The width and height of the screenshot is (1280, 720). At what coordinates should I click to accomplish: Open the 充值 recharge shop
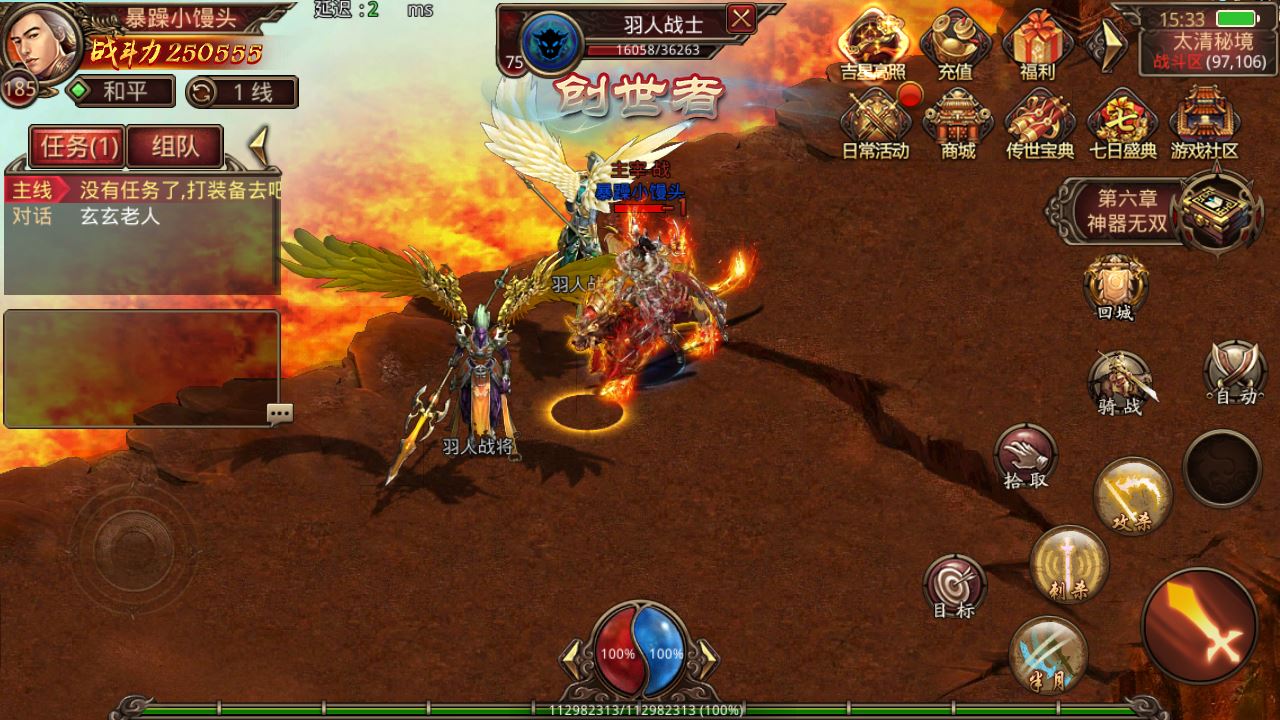(x=955, y=43)
